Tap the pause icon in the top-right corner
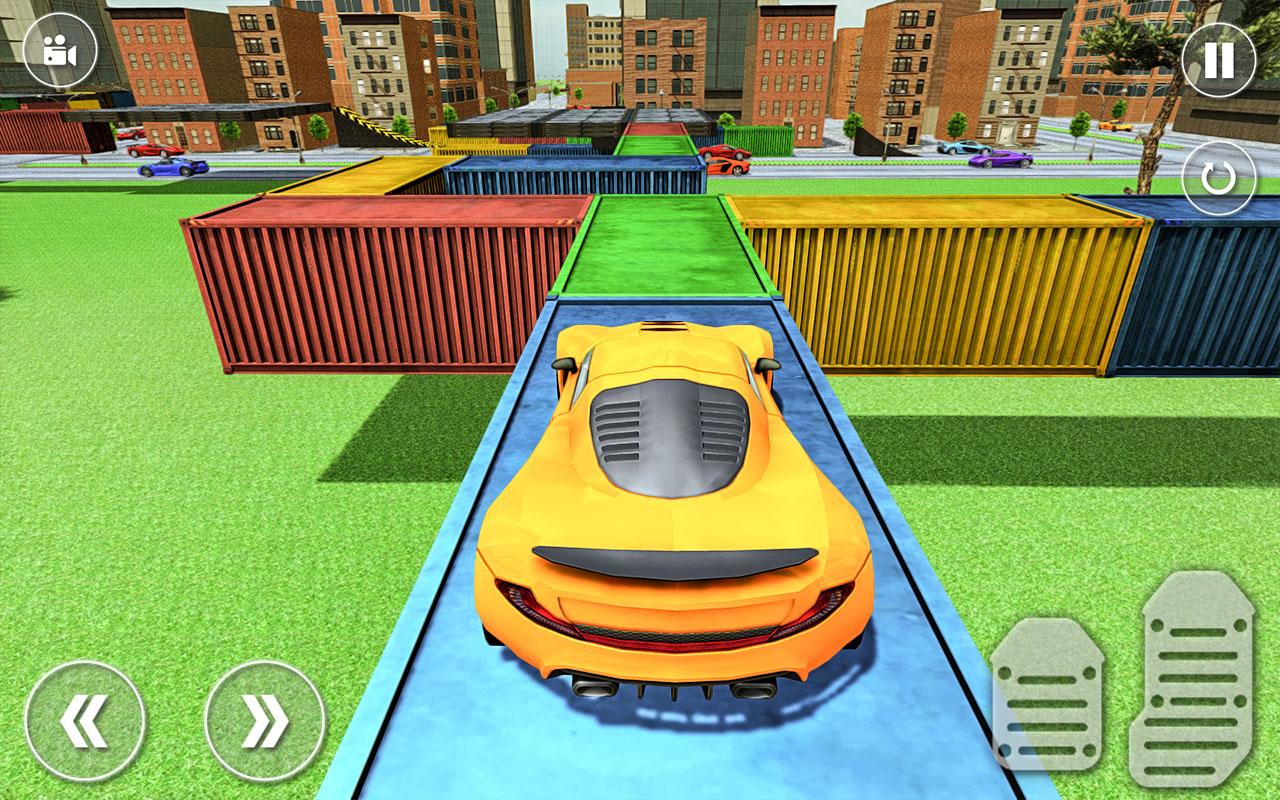This screenshot has width=1280, height=800. 1216,62
